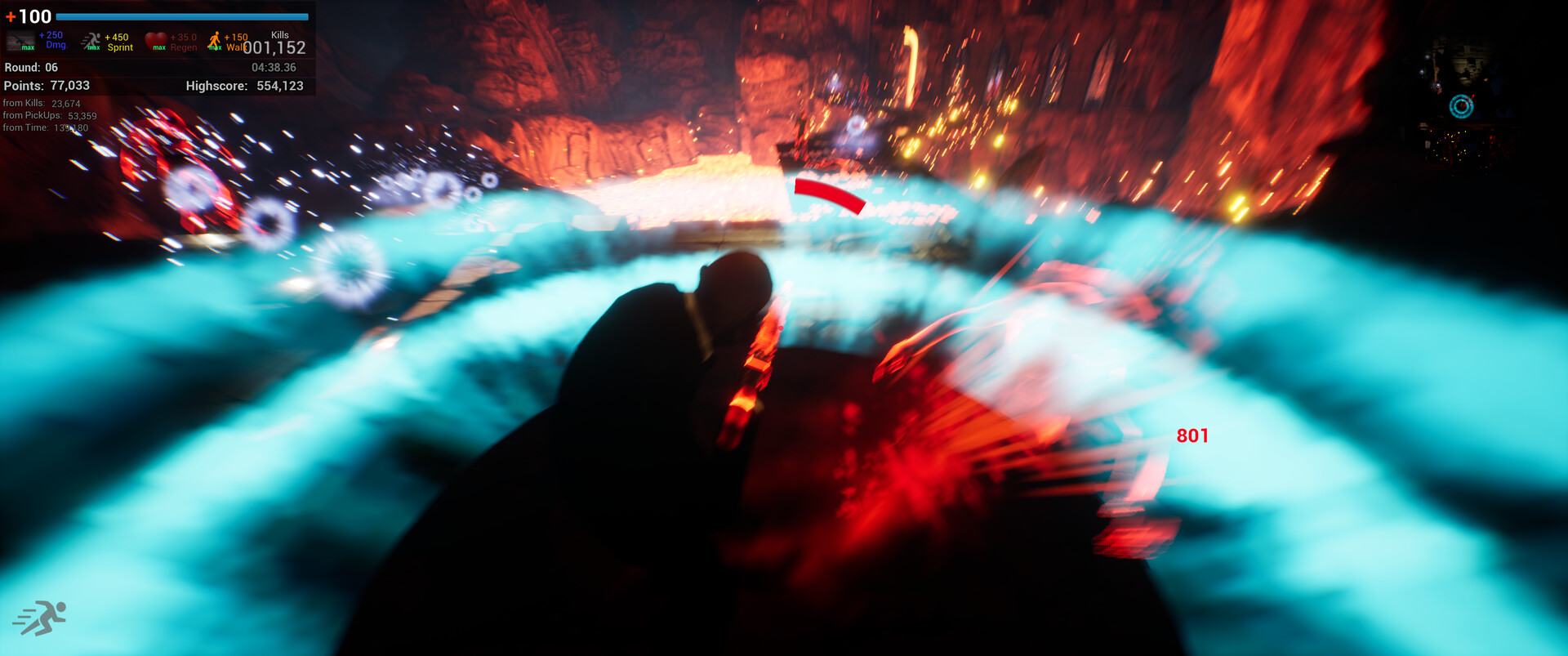Click the Highscore: 554,123 label
The image size is (1568, 656).
click(245, 86)
